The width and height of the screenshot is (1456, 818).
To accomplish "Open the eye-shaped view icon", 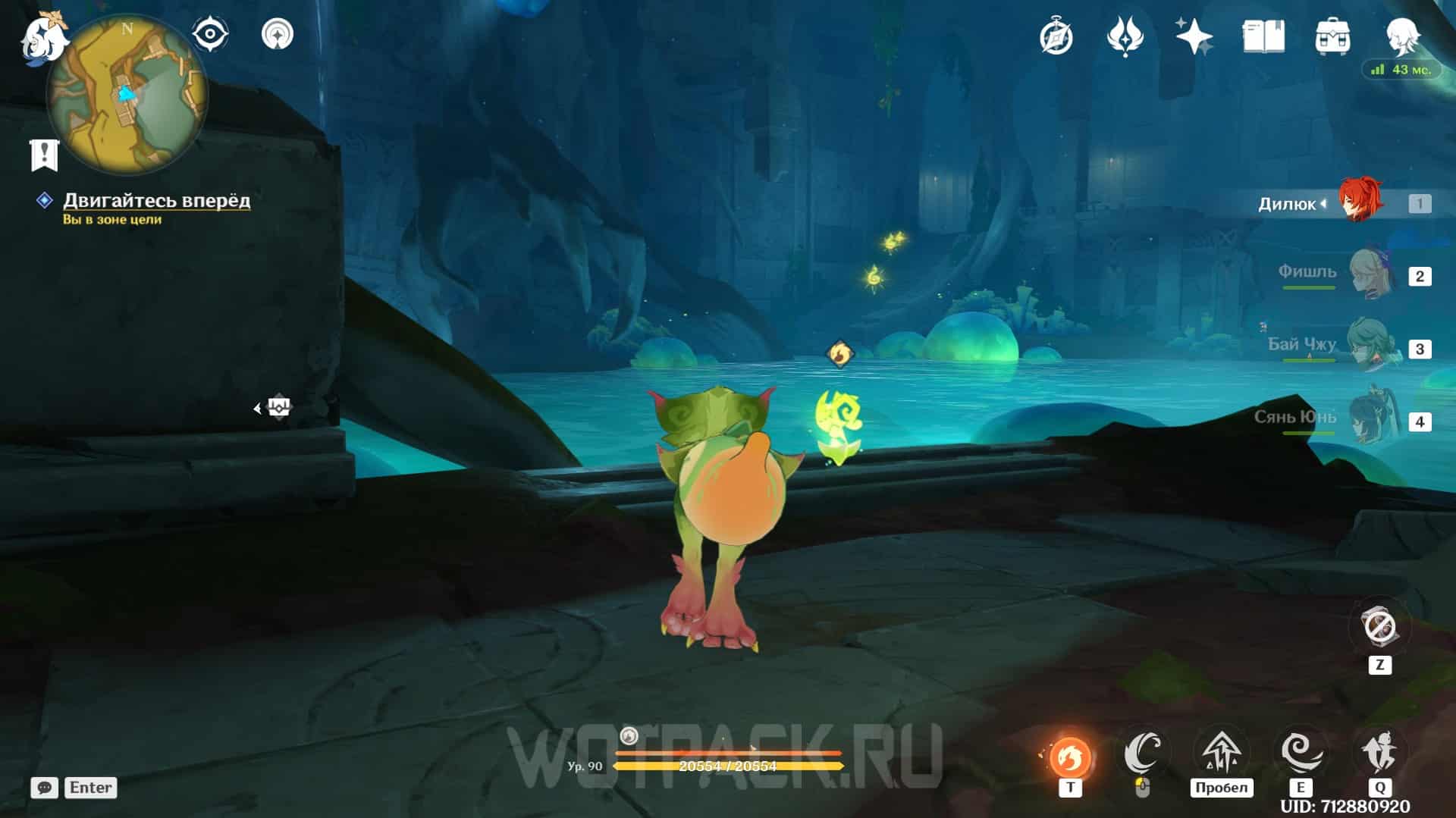I will pos(210,35).
